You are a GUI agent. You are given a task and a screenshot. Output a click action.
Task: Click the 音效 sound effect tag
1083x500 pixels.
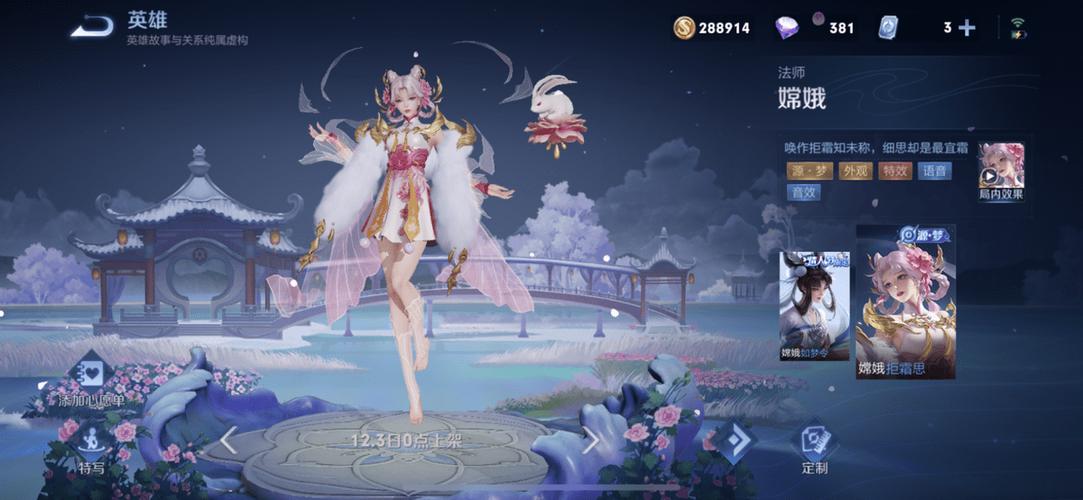pyautogui.click(x=802, y=192)
